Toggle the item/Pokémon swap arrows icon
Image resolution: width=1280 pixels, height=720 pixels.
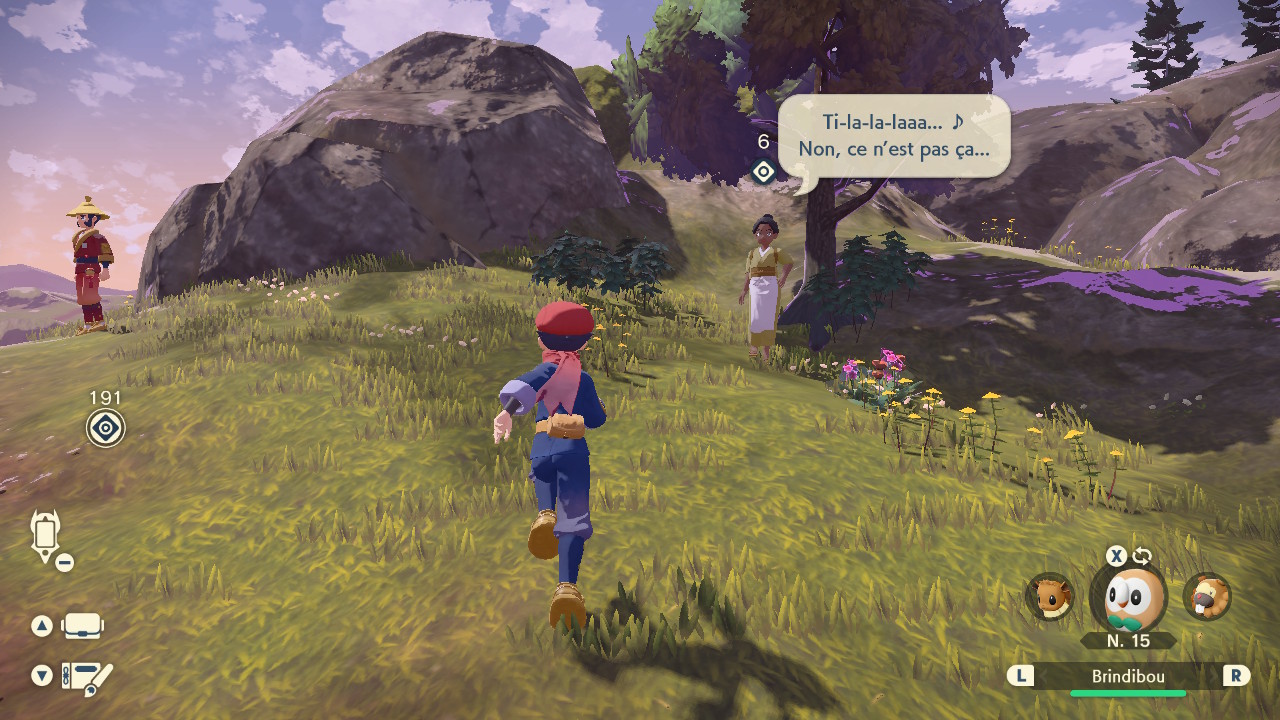(x=1143, y=556)
